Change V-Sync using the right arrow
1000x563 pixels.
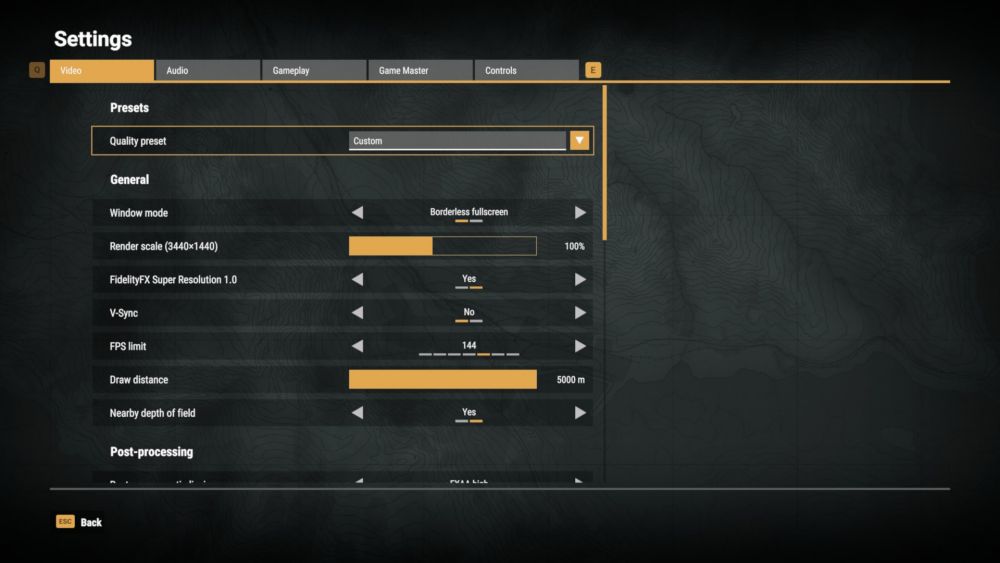coord(580,313)
